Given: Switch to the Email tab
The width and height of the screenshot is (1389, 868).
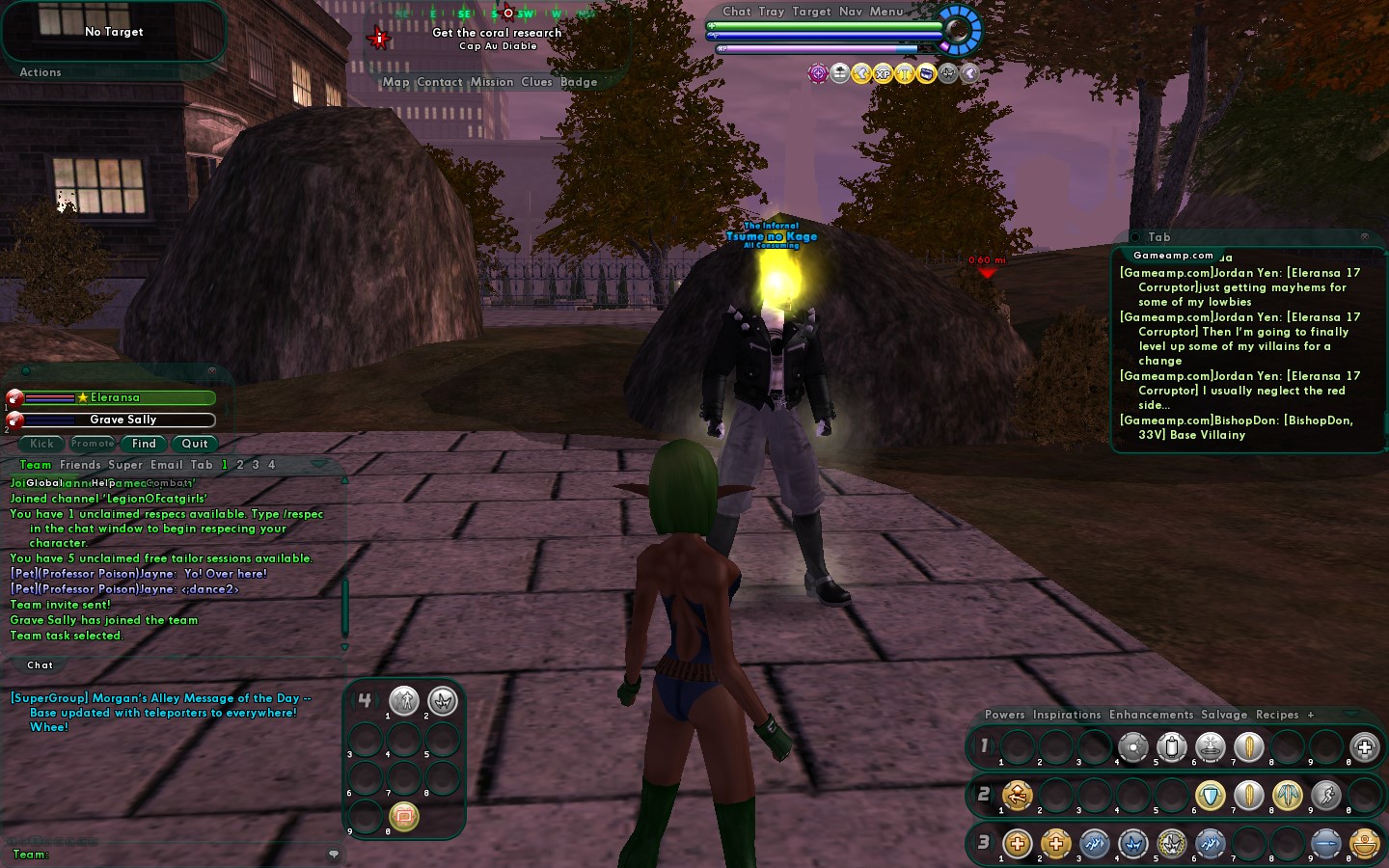Looking at the screenshot, I should [x=166, y=465].
